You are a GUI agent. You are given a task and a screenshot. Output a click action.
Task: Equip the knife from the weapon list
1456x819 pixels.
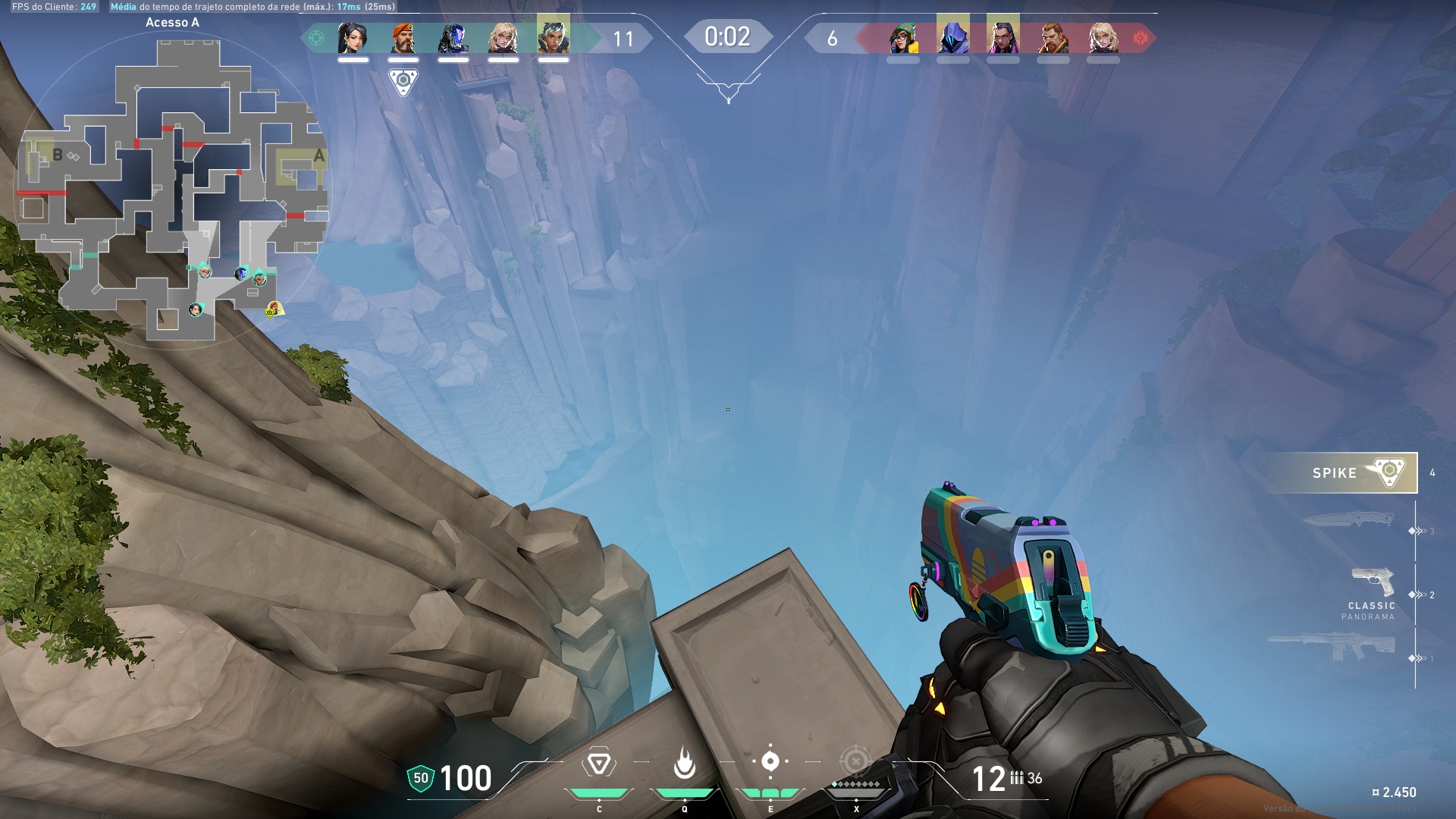[x=1349, y=520]
